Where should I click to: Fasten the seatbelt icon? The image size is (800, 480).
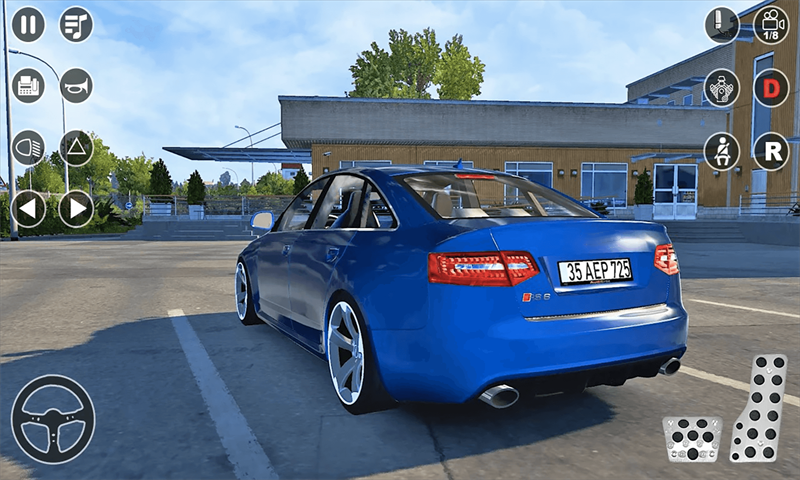[722, 151]
